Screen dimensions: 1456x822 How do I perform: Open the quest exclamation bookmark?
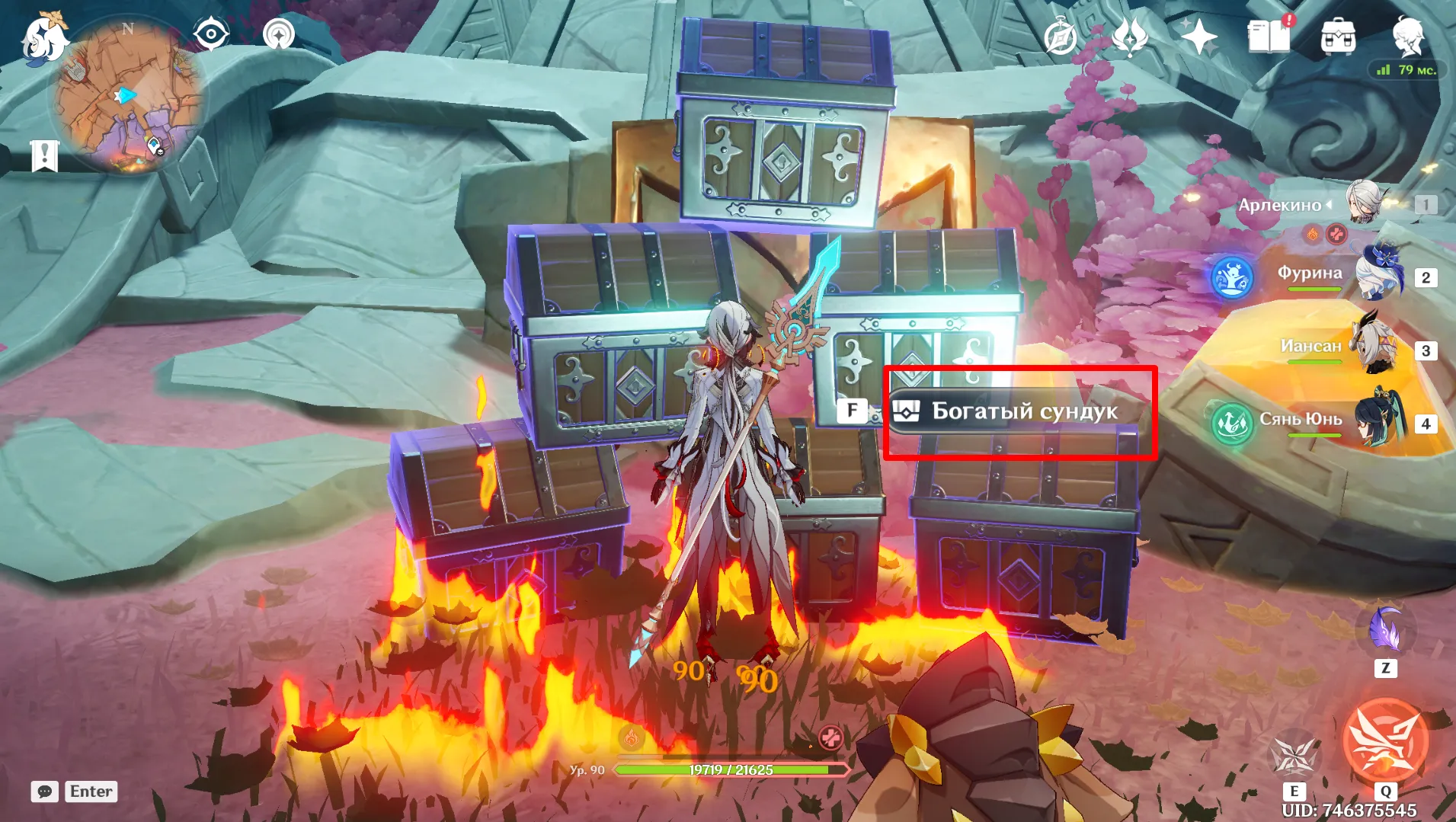[45, 155]
